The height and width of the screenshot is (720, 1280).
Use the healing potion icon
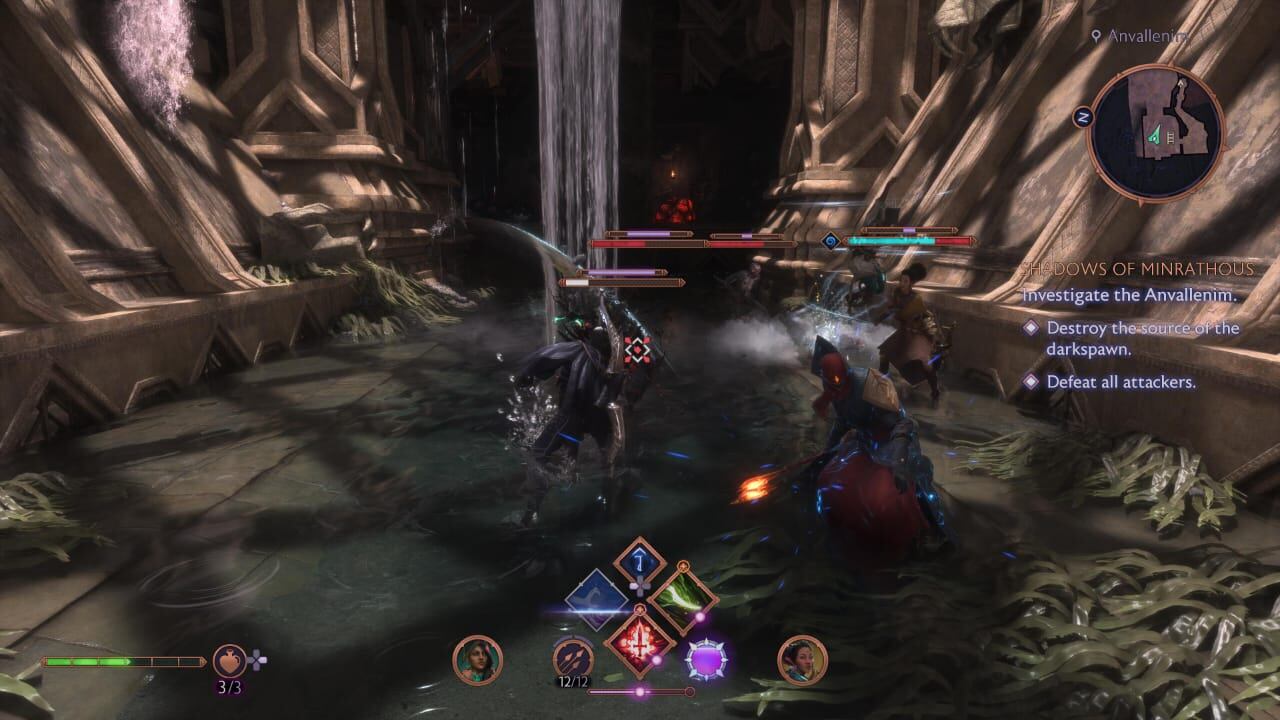coord(230,660)
